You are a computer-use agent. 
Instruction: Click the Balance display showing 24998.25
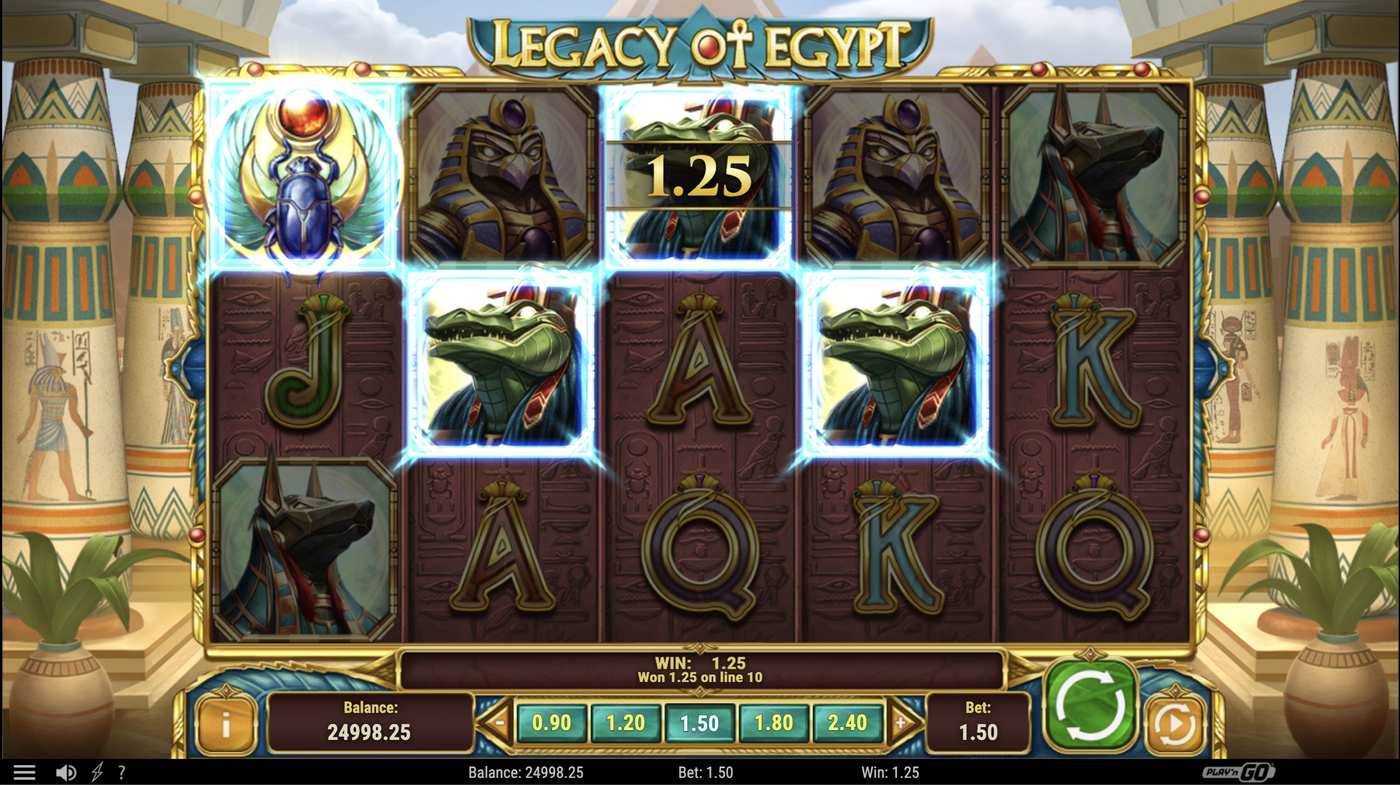click(x=370, y=722)
